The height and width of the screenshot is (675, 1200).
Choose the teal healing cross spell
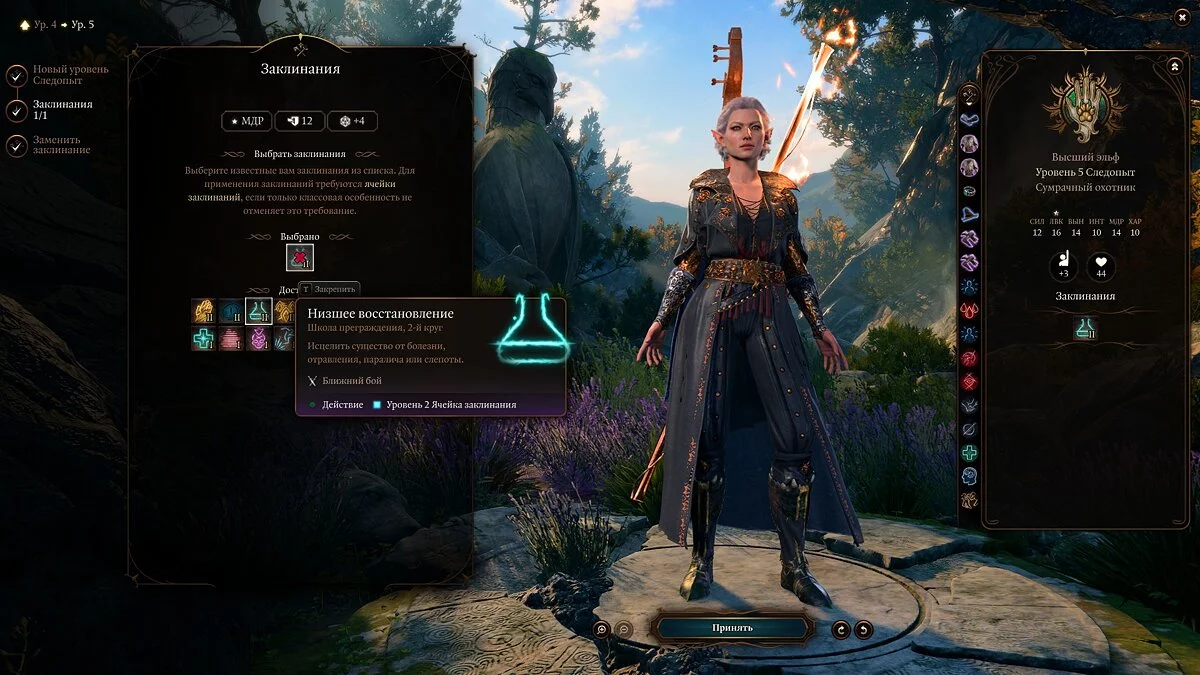pos(204,339)
